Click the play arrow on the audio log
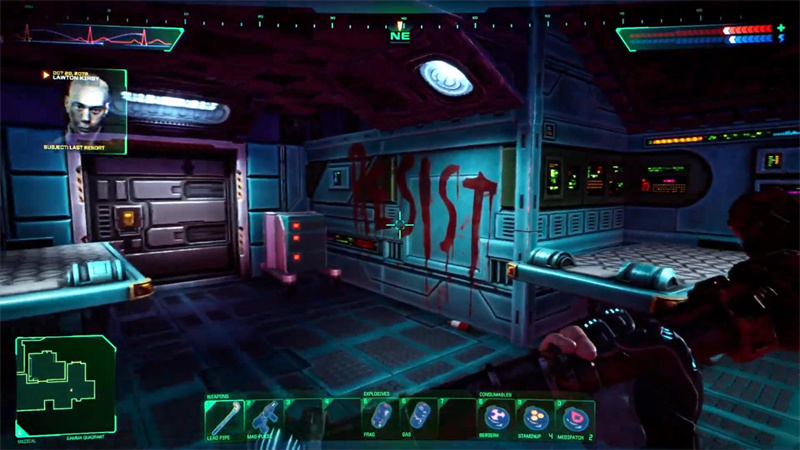Screen dimensions: 800x450 coord(46,75)
